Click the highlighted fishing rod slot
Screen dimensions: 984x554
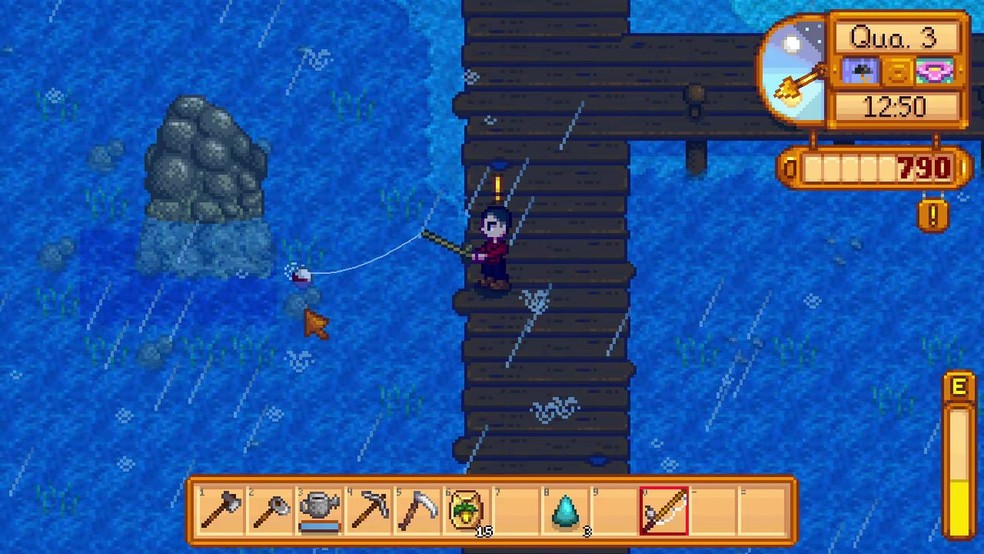(663, 510)
